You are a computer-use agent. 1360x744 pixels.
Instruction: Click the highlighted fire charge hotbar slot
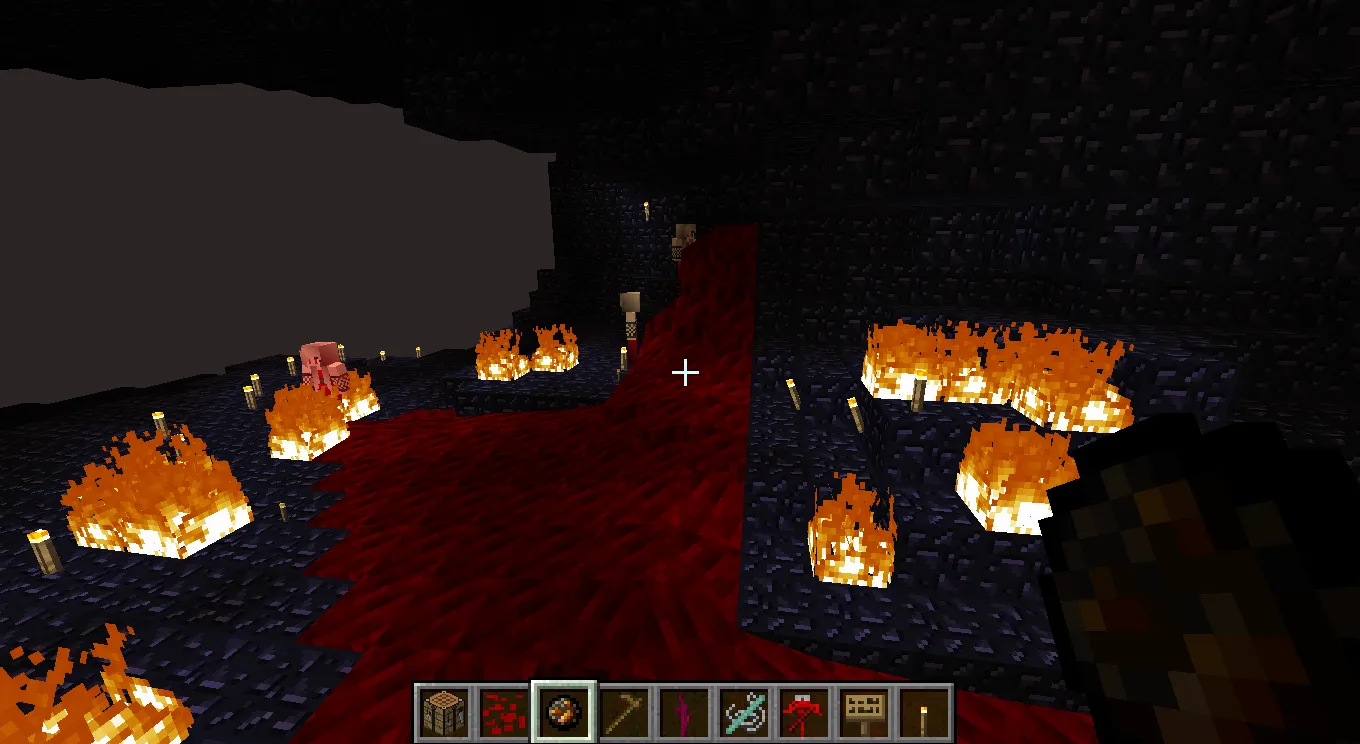pos(562,710)
